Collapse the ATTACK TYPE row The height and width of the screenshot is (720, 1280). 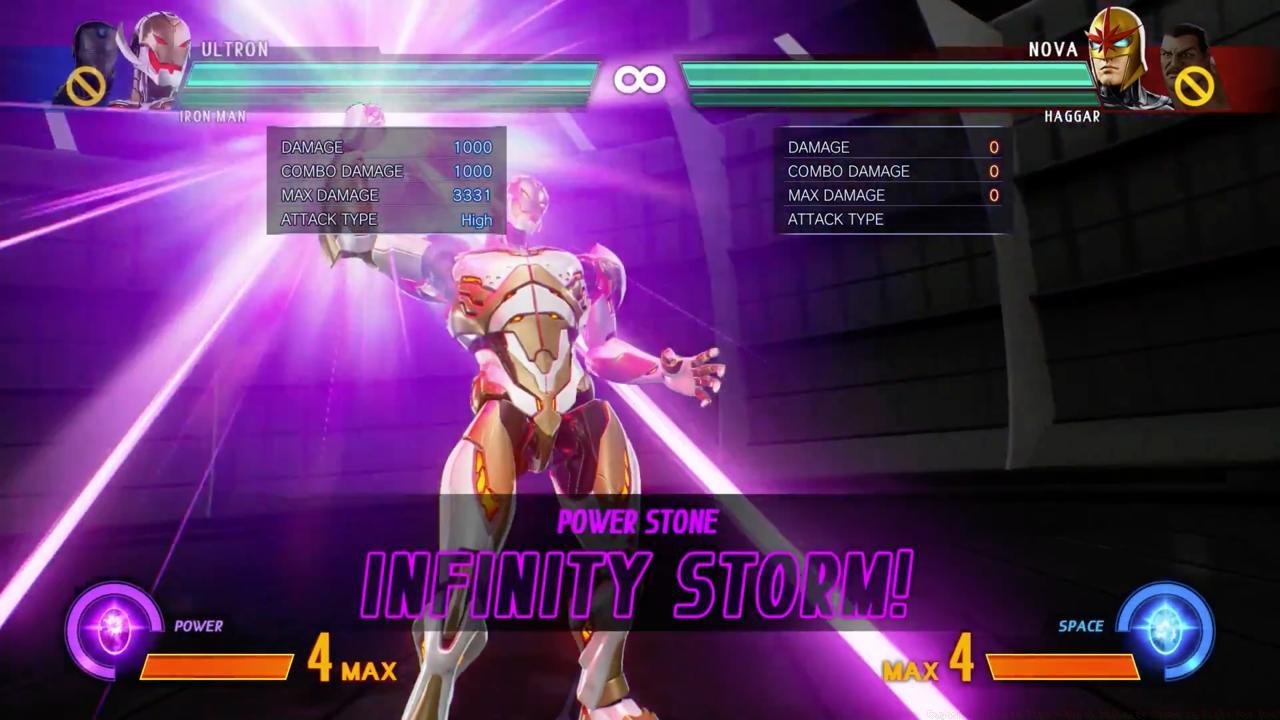point(330,219)
